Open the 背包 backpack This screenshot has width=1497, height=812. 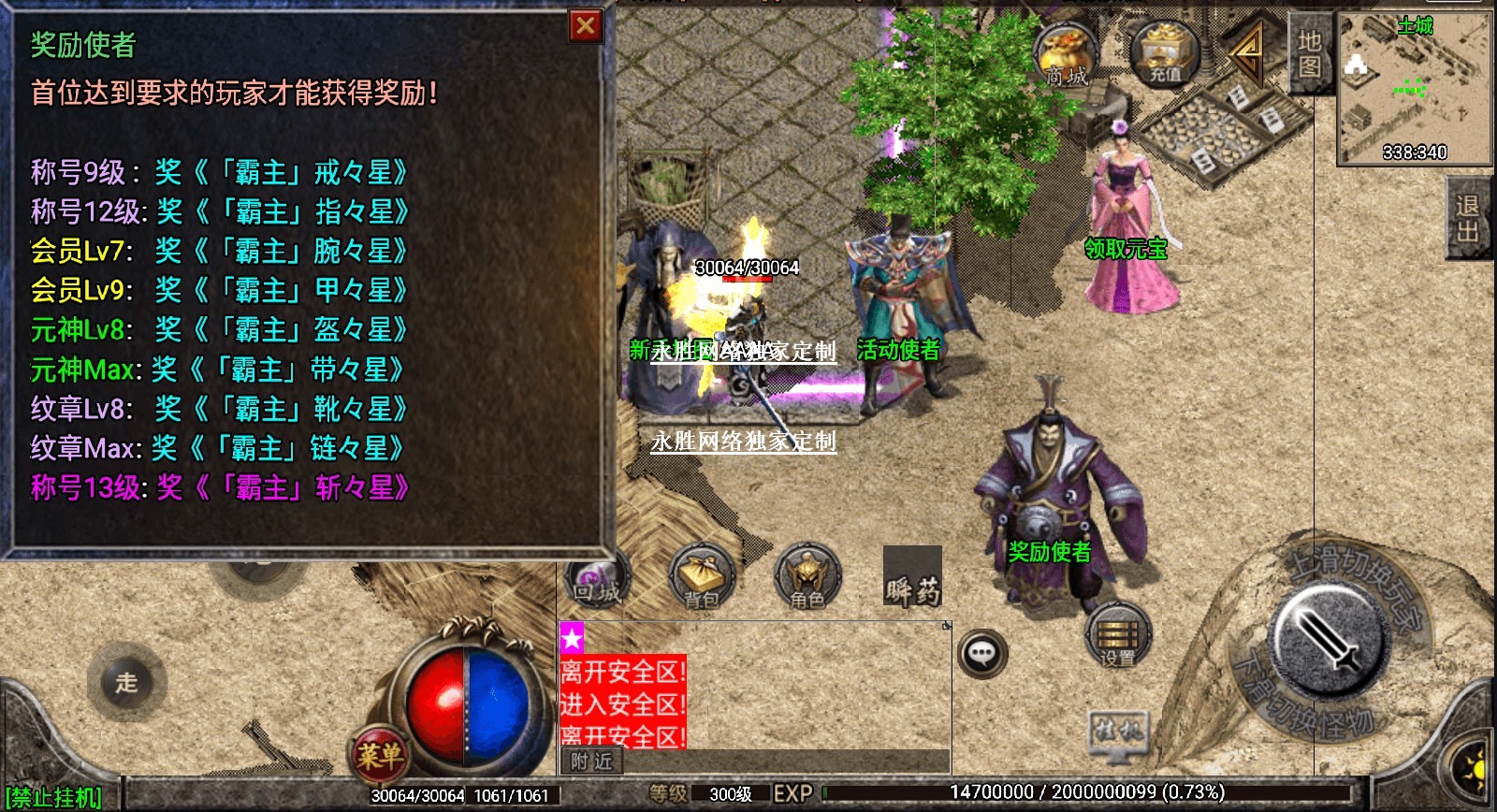[702, 578]
